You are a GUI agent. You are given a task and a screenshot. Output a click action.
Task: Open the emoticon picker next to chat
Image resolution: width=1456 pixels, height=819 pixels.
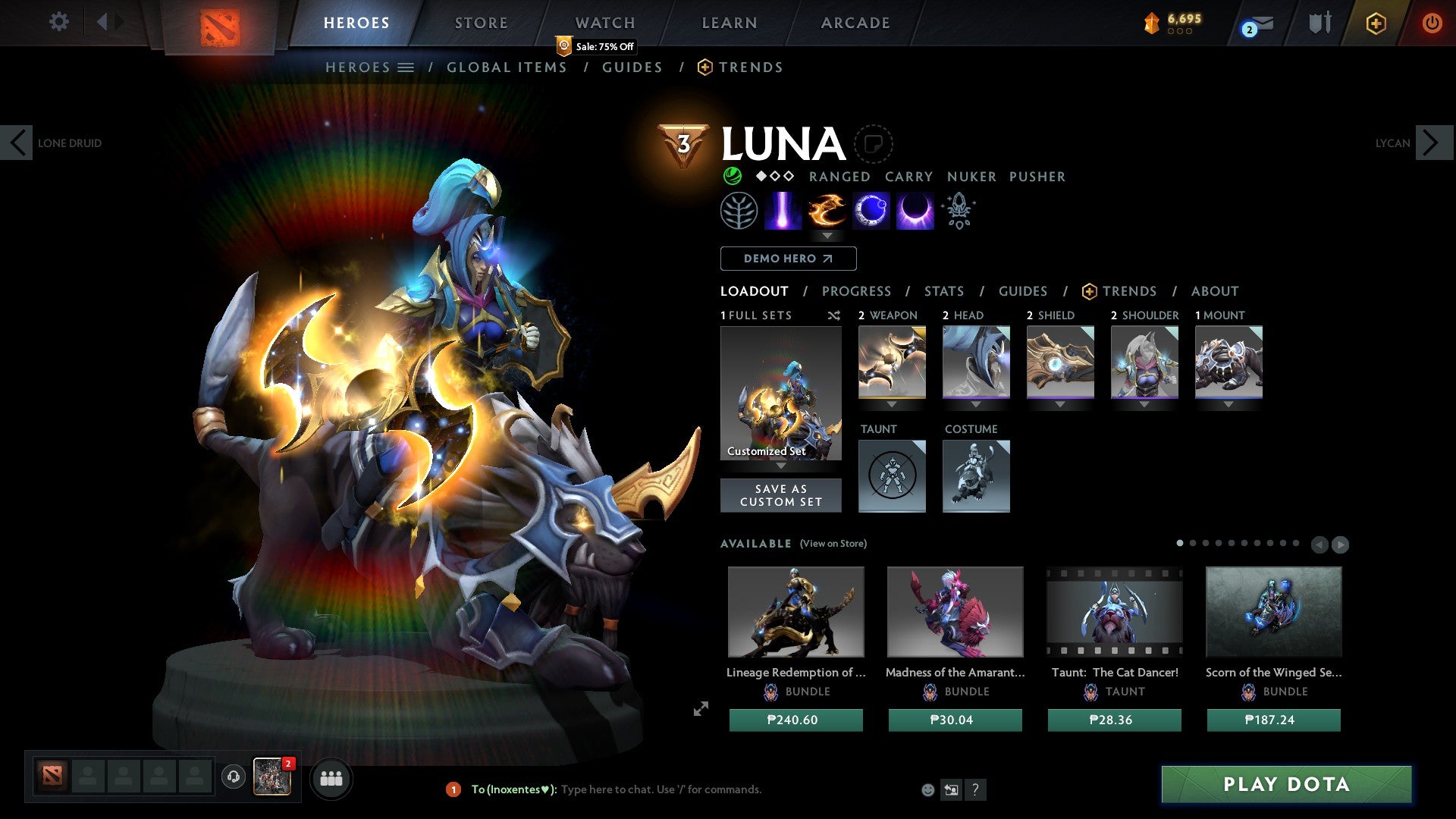(x=927, y=789)
